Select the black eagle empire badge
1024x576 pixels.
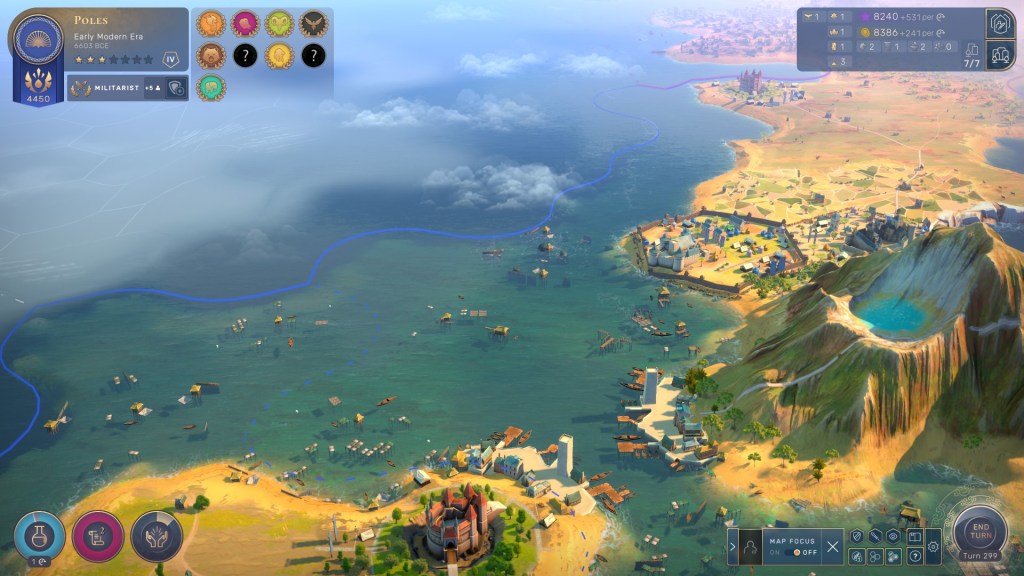(313, 24)
